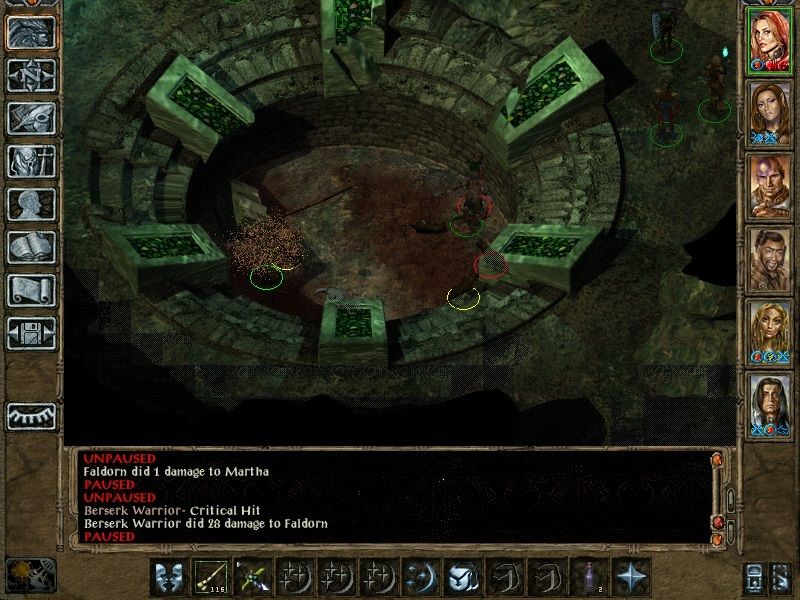
Task: Equip the crossbow quick weapon slot
Action: 252,576
